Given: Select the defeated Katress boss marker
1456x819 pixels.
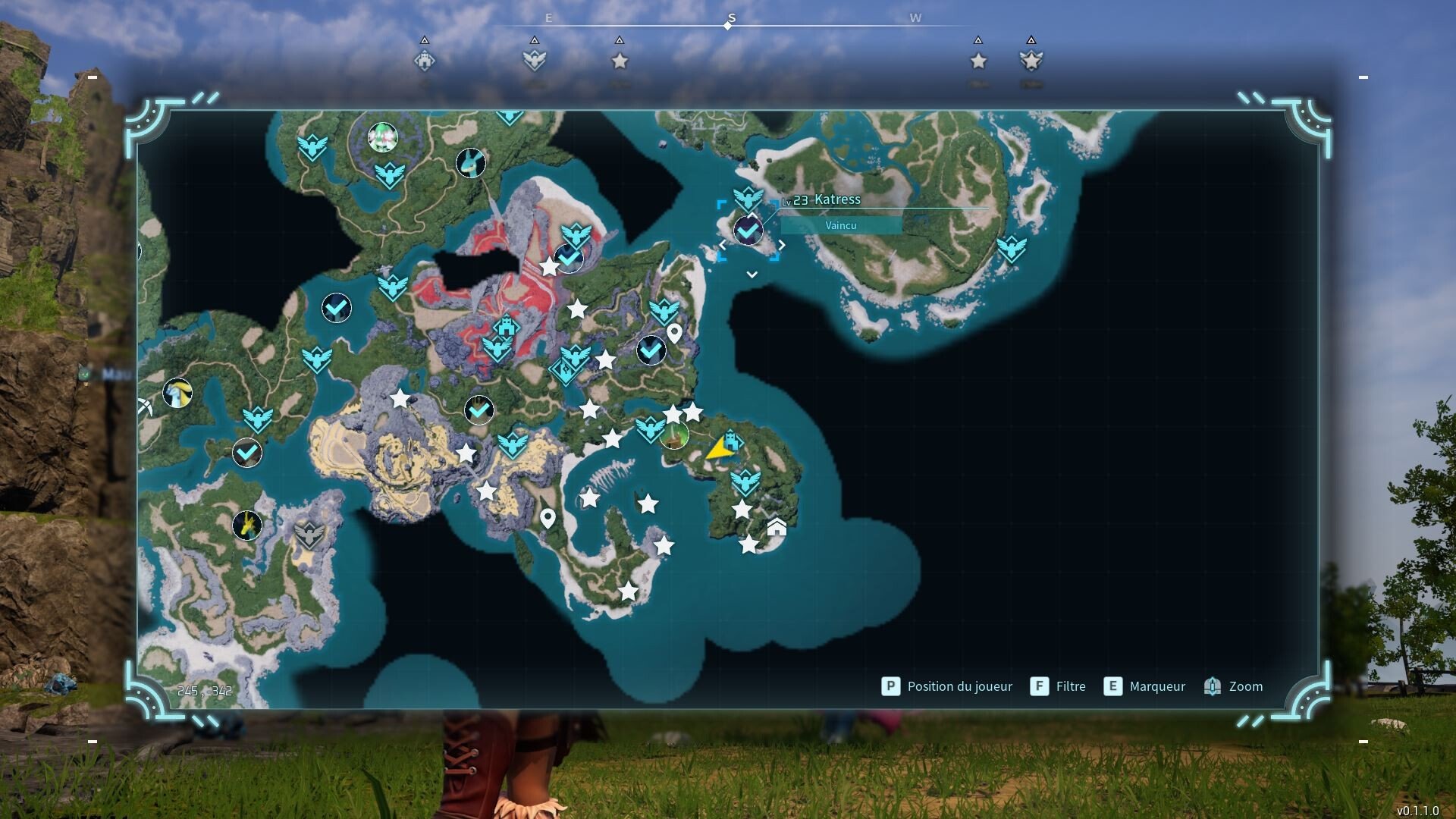Looking at the screenshot, I should (x=748, y=230).
